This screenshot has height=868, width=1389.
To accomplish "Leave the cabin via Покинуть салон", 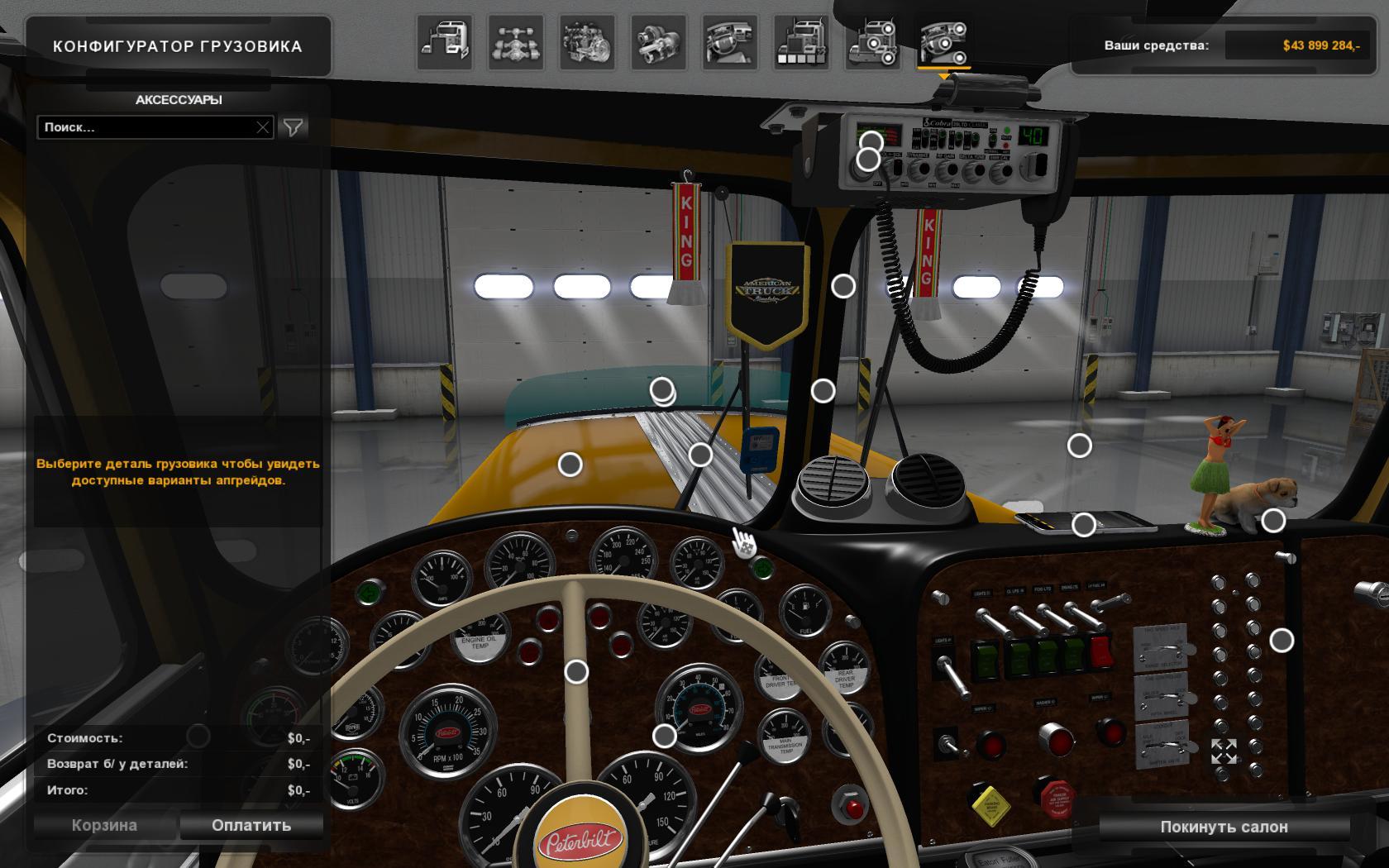I will pos(1224,827).
